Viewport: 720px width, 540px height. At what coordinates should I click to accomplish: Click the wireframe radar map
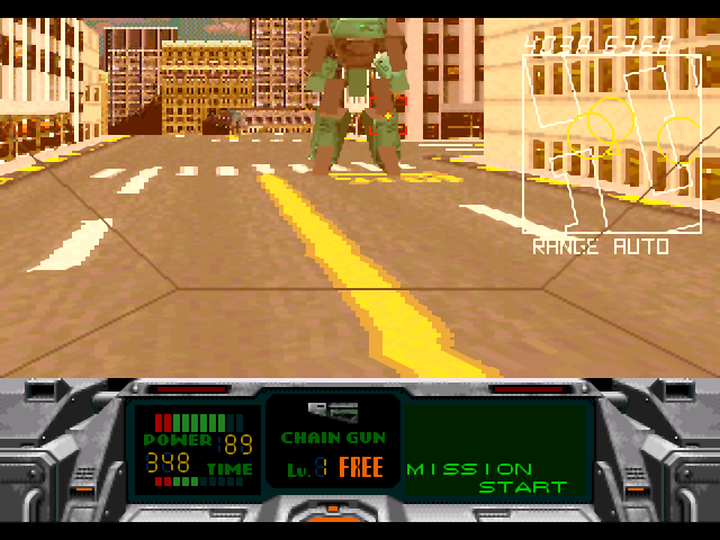[611, 142]
